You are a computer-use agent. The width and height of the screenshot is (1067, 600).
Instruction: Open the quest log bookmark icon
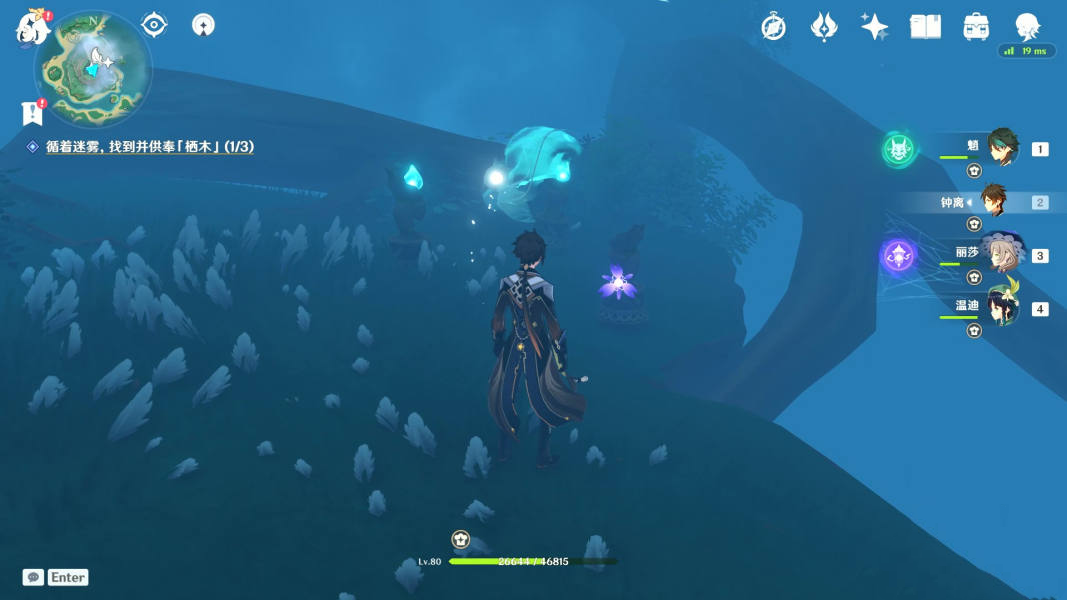(33, 113)
